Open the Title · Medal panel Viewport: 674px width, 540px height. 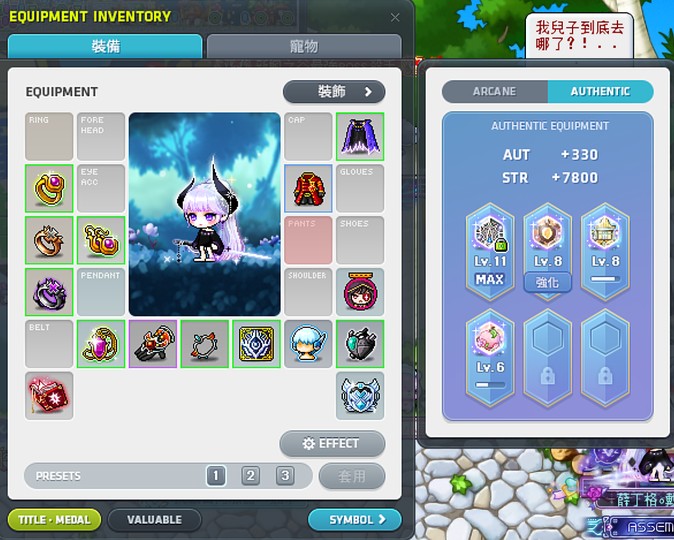(54, 520)
